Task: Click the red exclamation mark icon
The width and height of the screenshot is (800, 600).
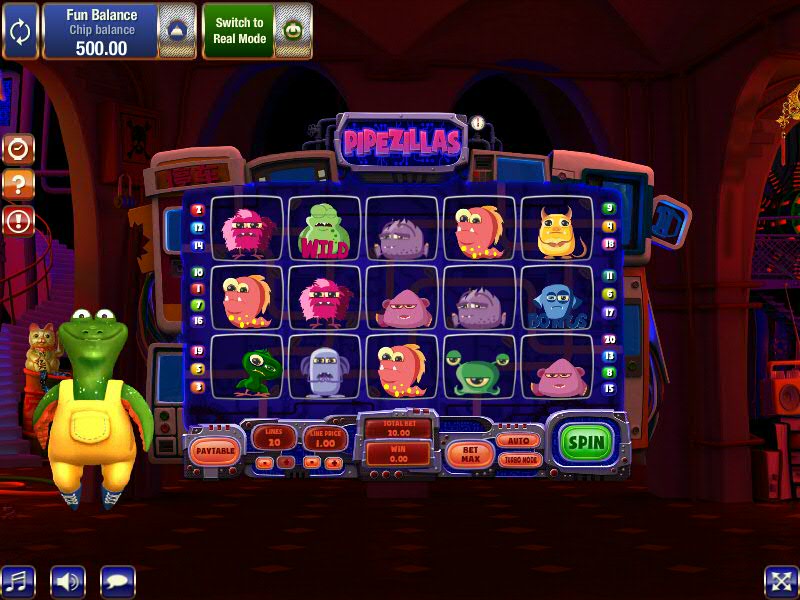Action: tap(19, 220)
